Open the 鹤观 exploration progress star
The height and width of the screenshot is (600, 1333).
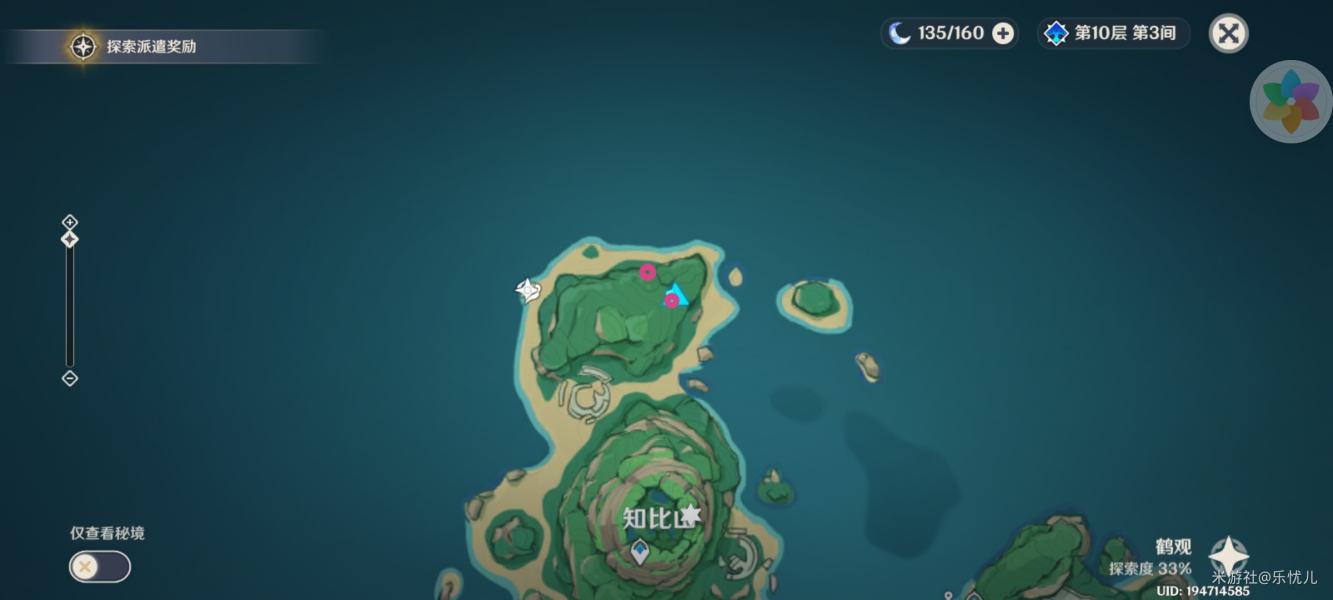(x=1227, y=556)
